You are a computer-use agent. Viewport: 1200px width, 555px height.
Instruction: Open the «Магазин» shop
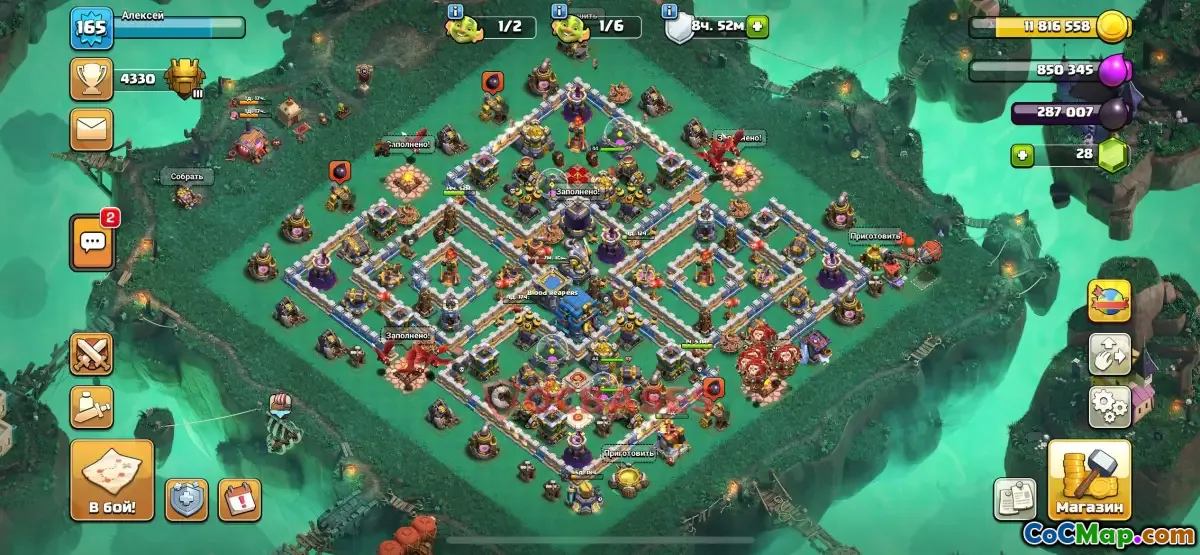pos(1089,481)
